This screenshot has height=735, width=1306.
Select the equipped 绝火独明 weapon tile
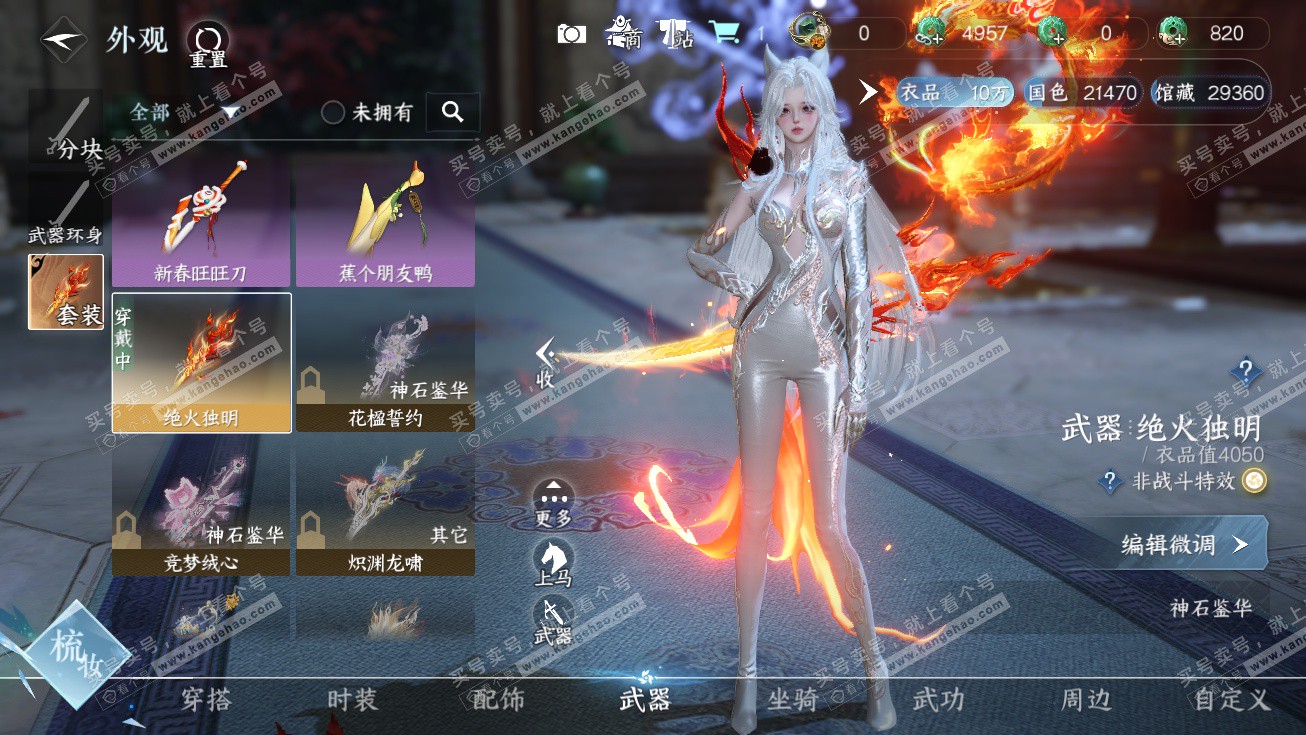201,362
